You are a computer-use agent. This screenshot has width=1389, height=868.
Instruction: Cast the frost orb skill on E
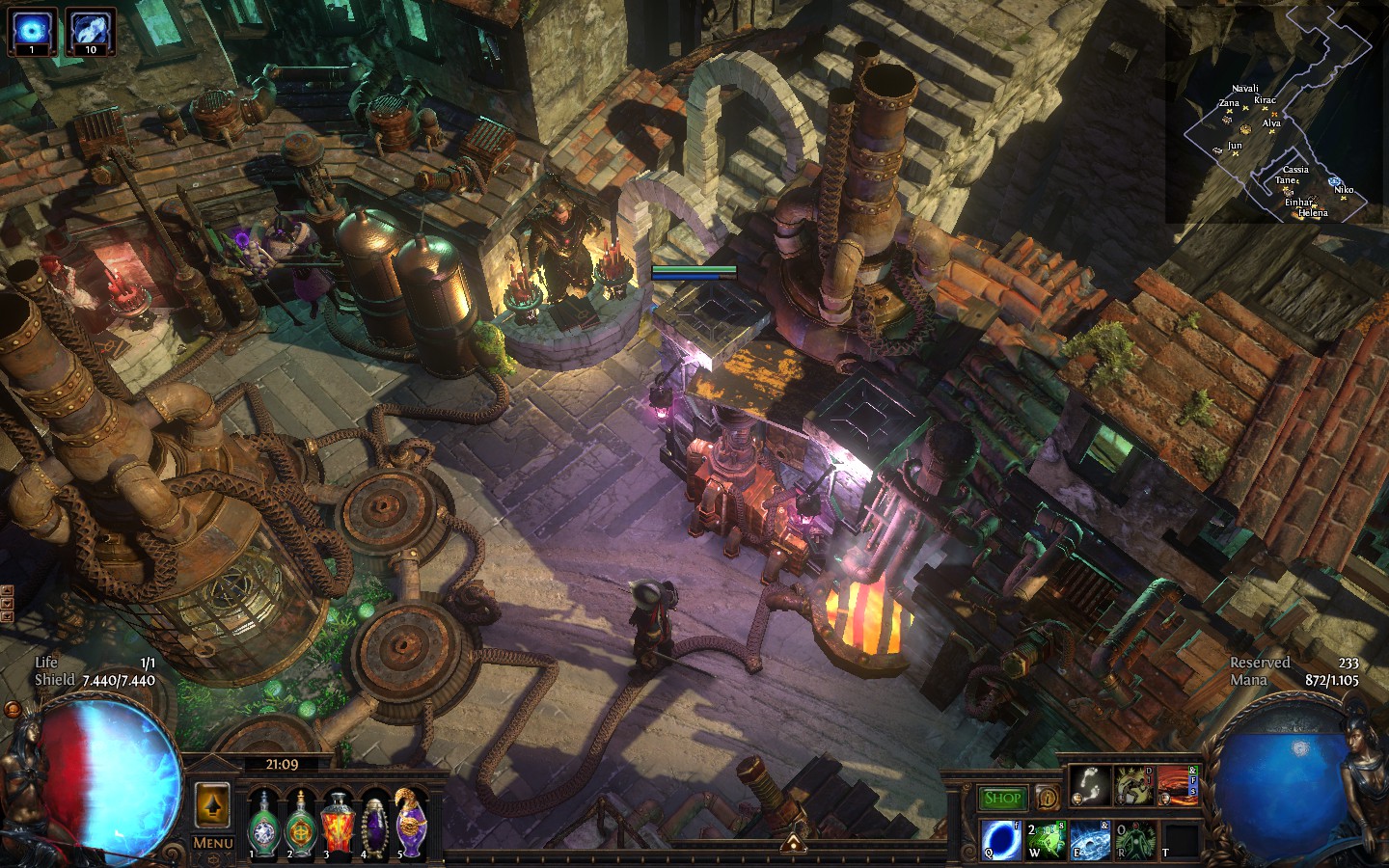(1089, 839)
